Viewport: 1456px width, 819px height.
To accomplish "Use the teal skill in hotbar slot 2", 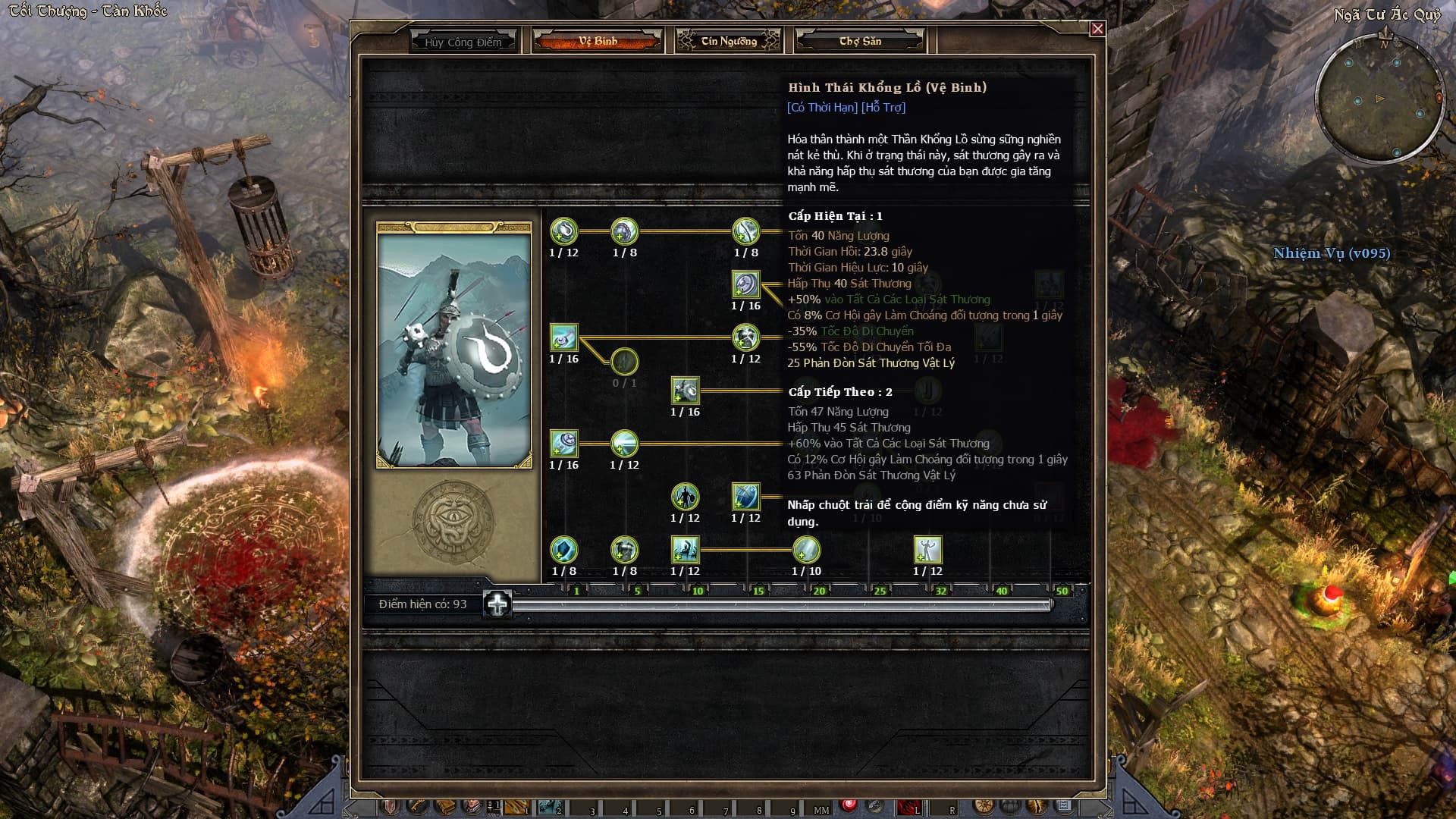I will tap(549, 807).
